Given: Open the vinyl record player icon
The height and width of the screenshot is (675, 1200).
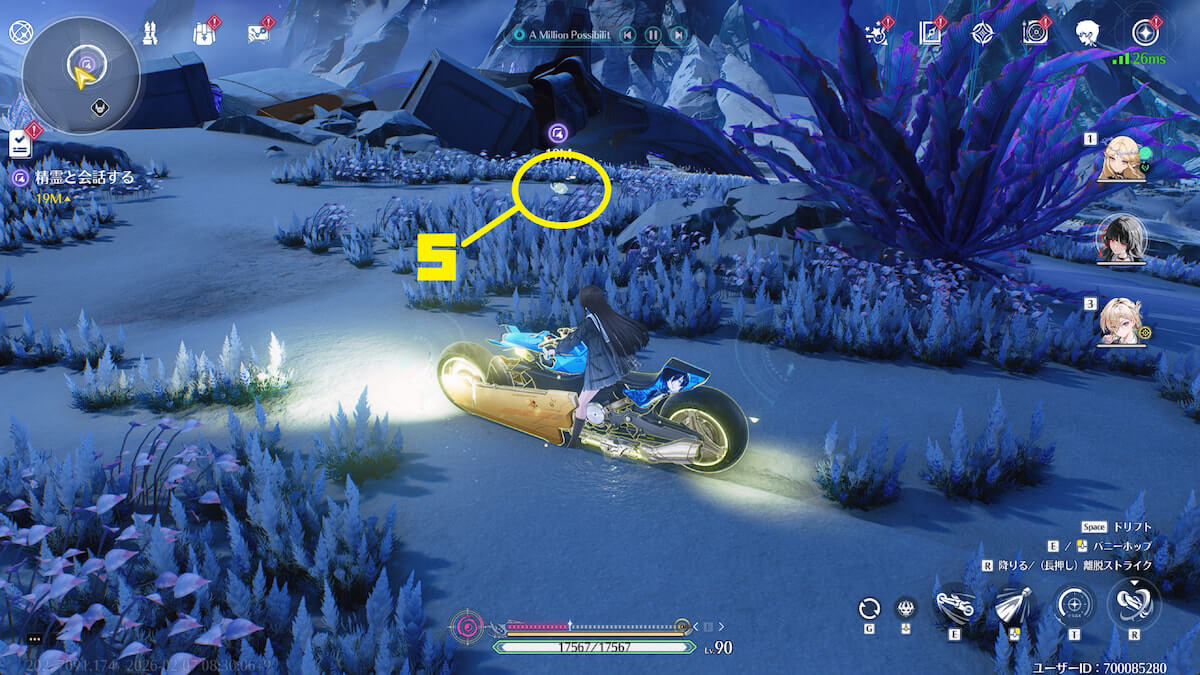Looking at the screenshot, I should (1035, 33).
